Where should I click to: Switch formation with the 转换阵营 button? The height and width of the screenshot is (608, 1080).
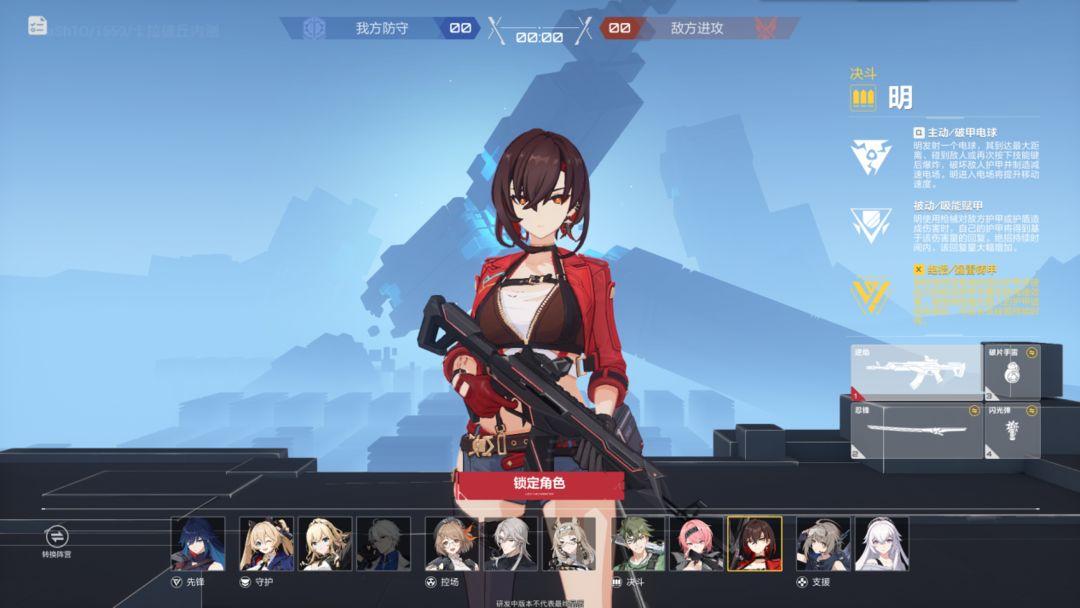coord(56,538)
